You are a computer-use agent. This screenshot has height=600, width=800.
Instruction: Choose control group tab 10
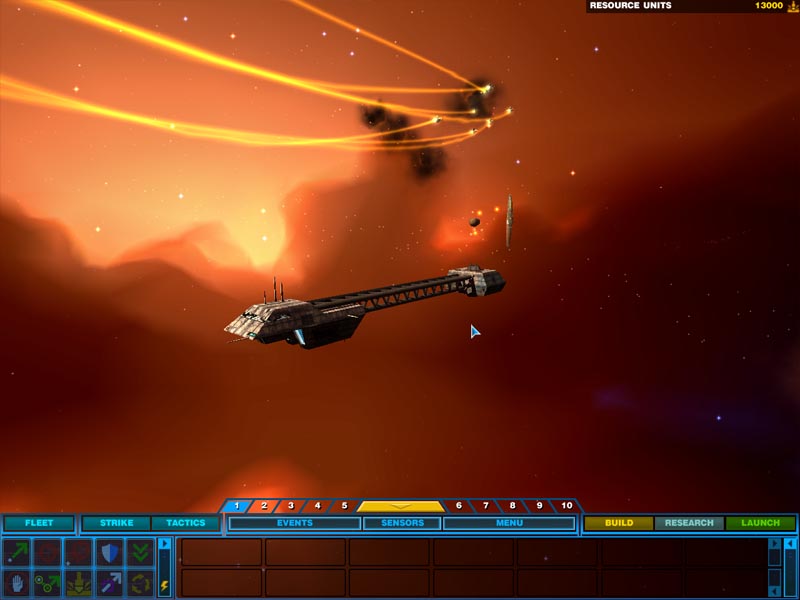566,506
